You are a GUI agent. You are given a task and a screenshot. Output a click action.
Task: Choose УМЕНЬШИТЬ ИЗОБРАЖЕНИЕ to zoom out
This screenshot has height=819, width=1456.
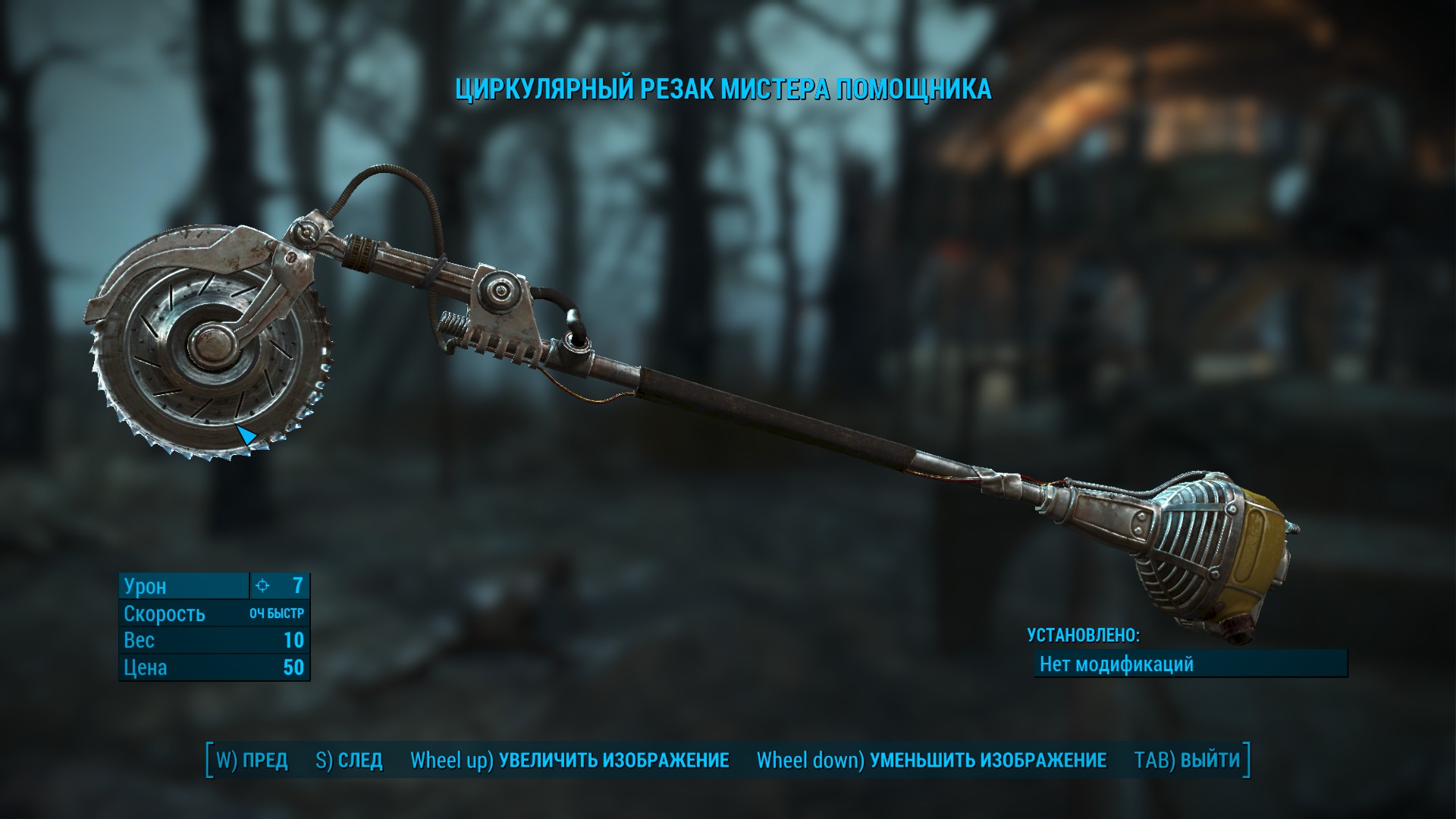931,760
